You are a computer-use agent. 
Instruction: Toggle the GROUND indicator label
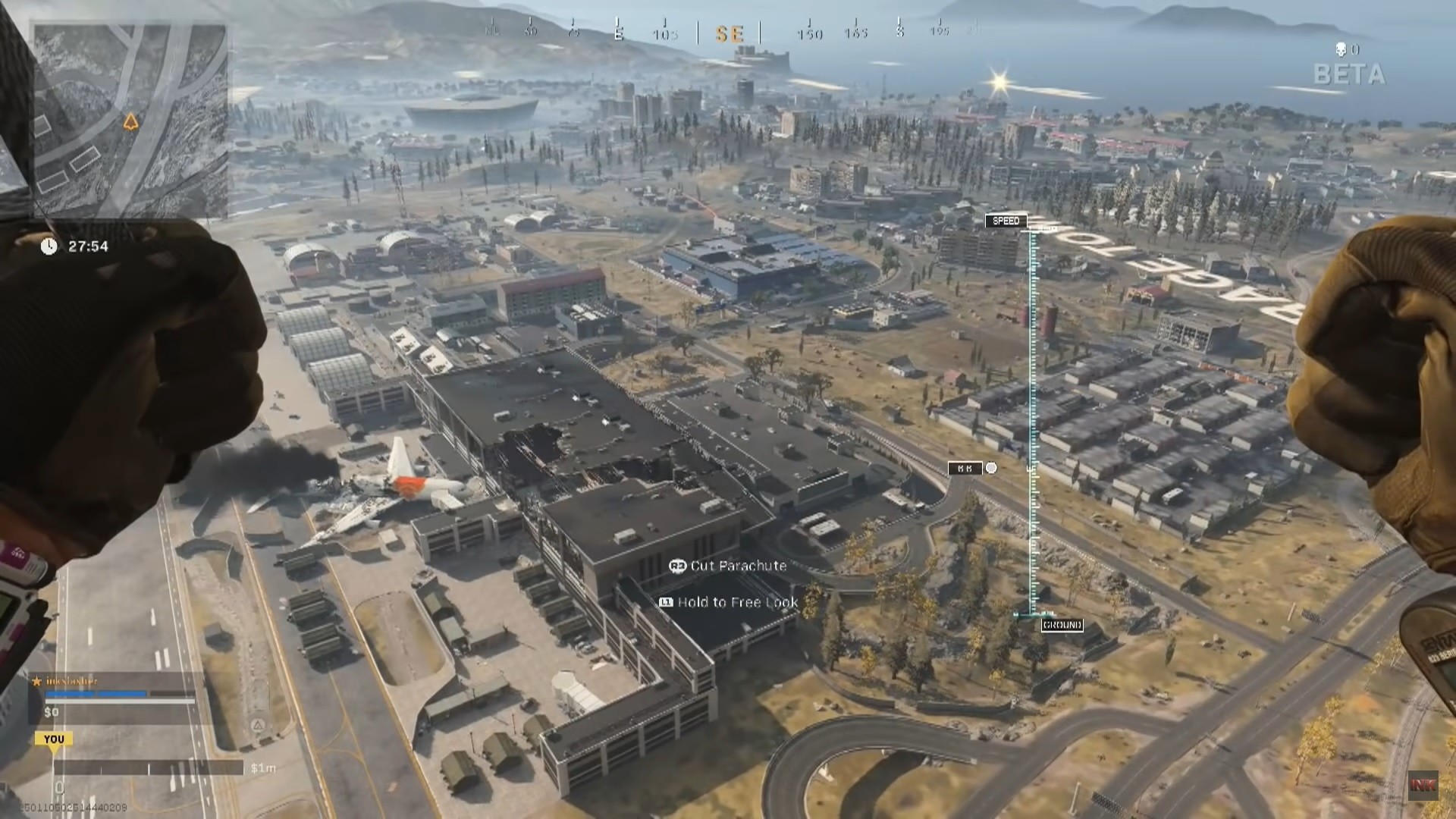[x=1062, y=626]
